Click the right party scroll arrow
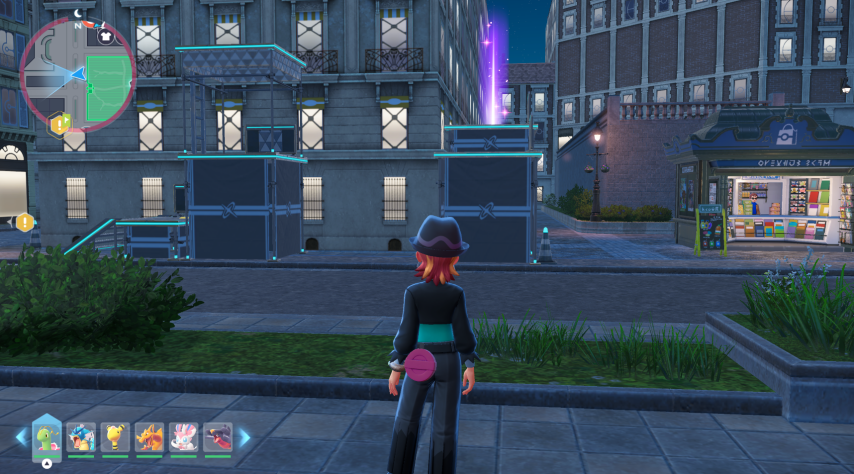 (243, 437)
